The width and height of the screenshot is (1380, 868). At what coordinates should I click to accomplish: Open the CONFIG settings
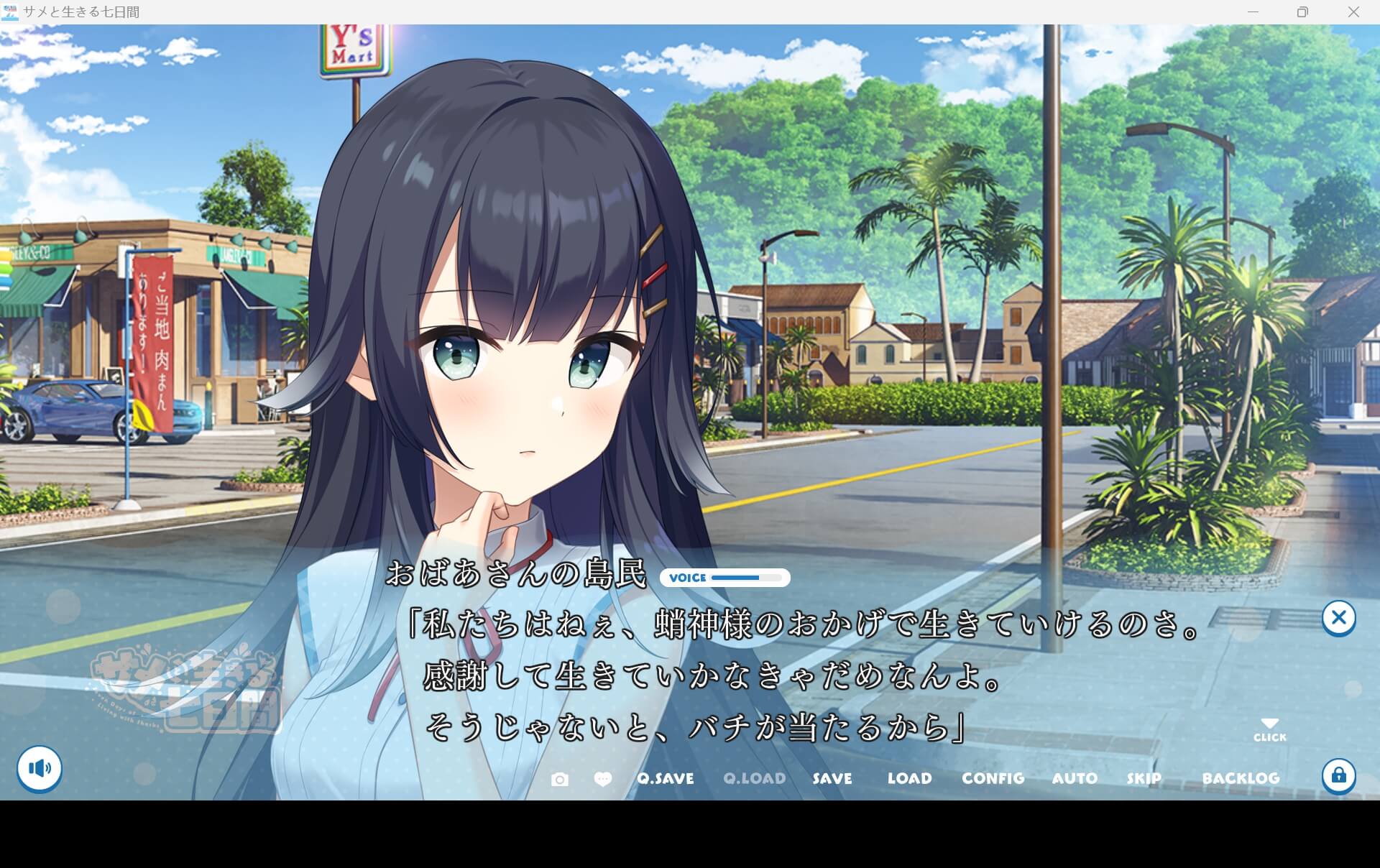coord(993,778)
